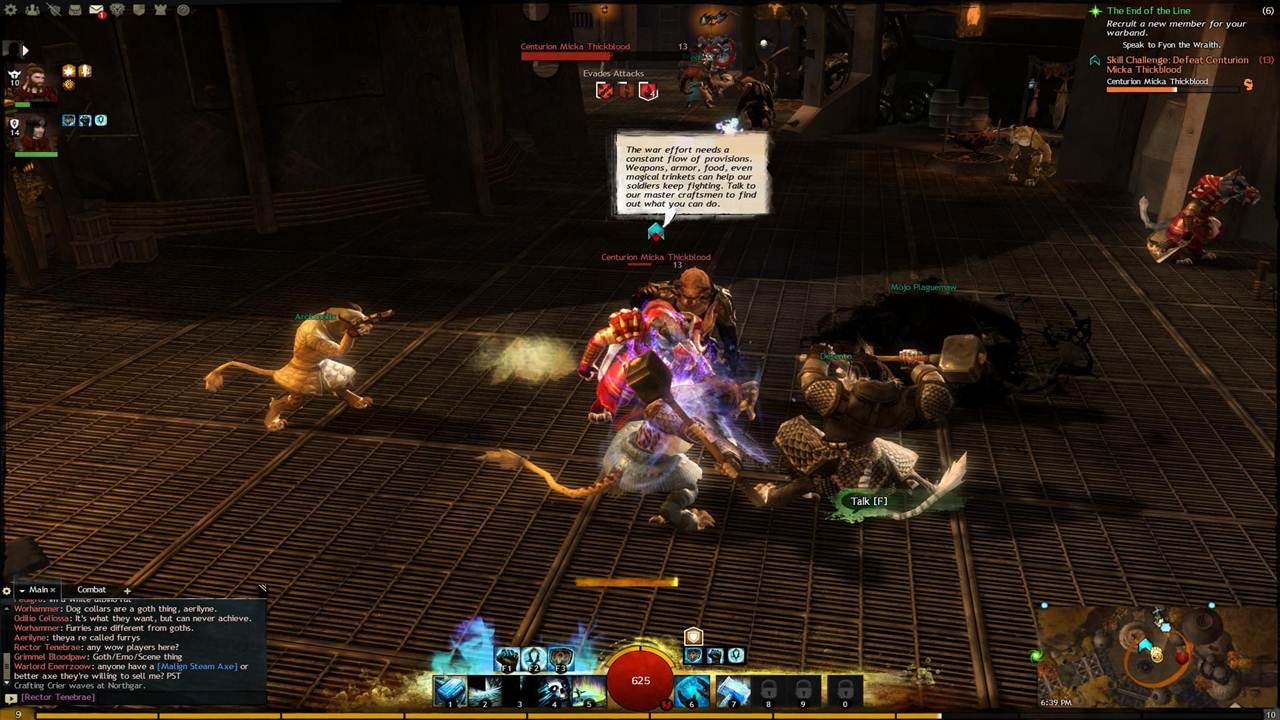The height and width of the screenshot is (720, 1280).
Task: Add a new chat tab with plus button
Action: click(127, 591)
